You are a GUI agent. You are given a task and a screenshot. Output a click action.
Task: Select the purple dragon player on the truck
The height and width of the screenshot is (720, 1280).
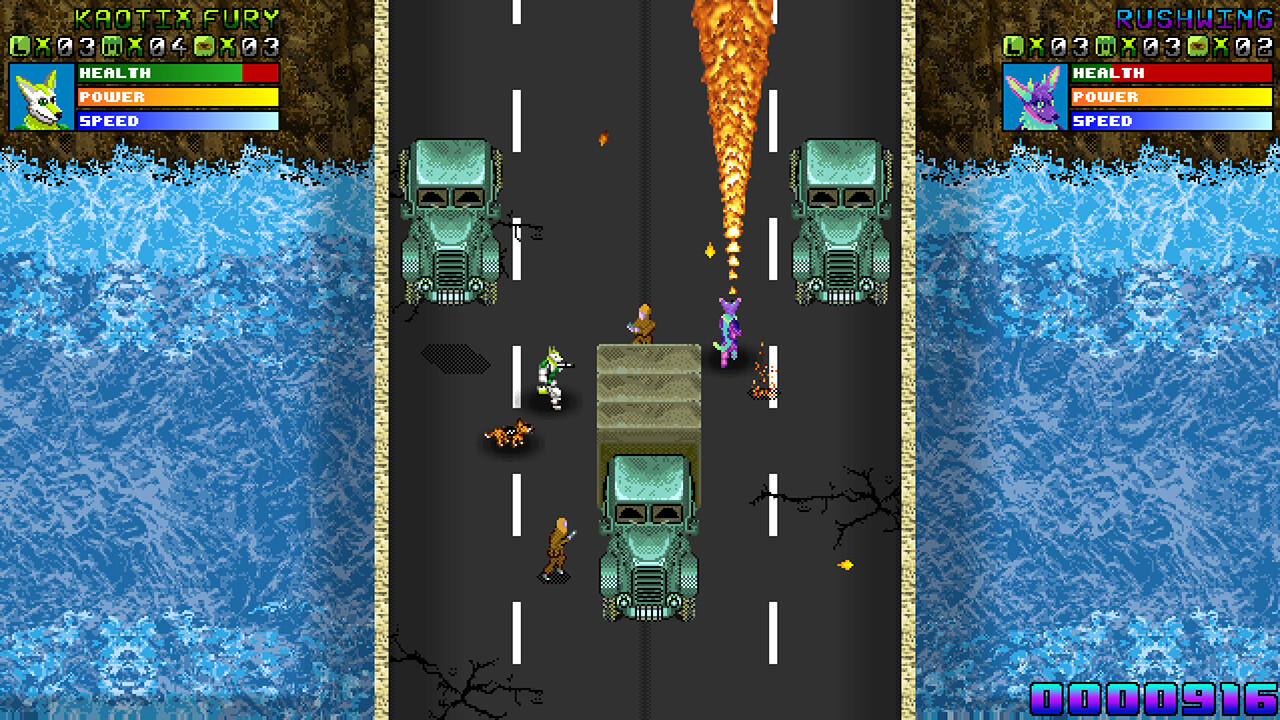(727, 330)
